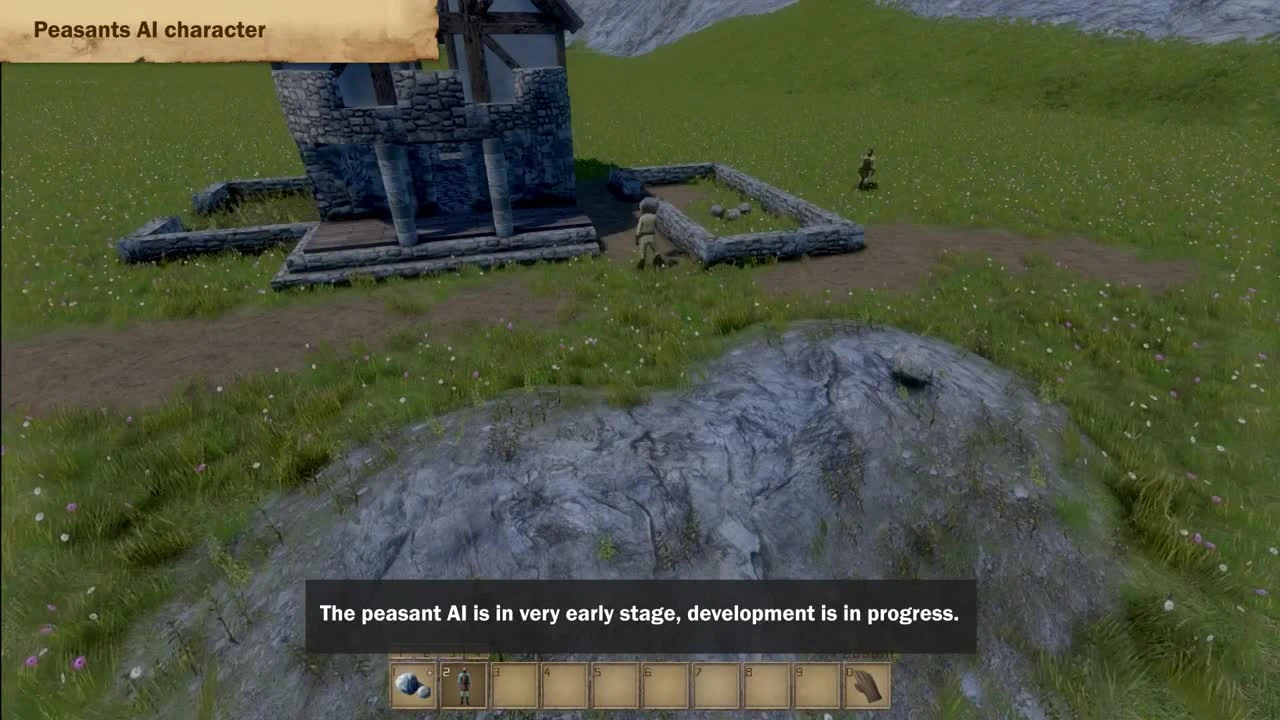Select the stones in hotbar slot 1

pyautogui.click(x=414, y=684)
